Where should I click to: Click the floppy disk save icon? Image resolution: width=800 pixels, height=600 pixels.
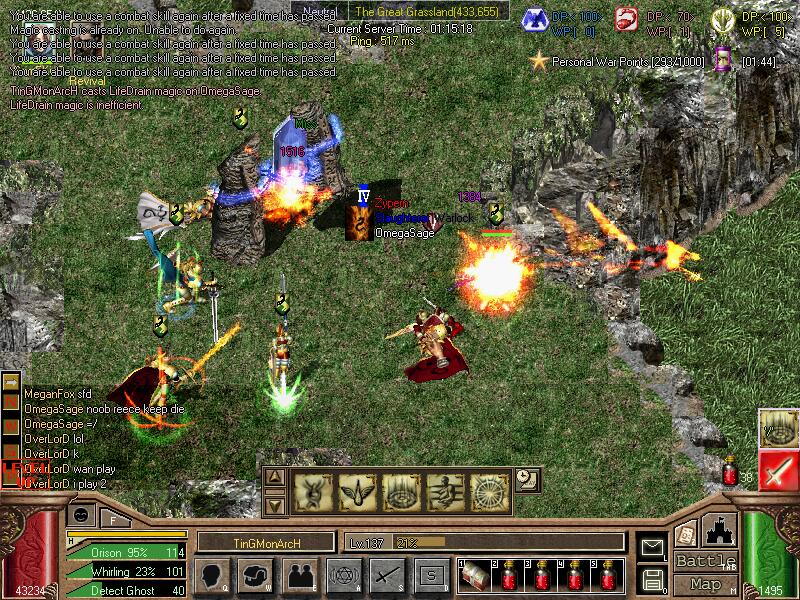pyautogui.click(x=653, y=578)
